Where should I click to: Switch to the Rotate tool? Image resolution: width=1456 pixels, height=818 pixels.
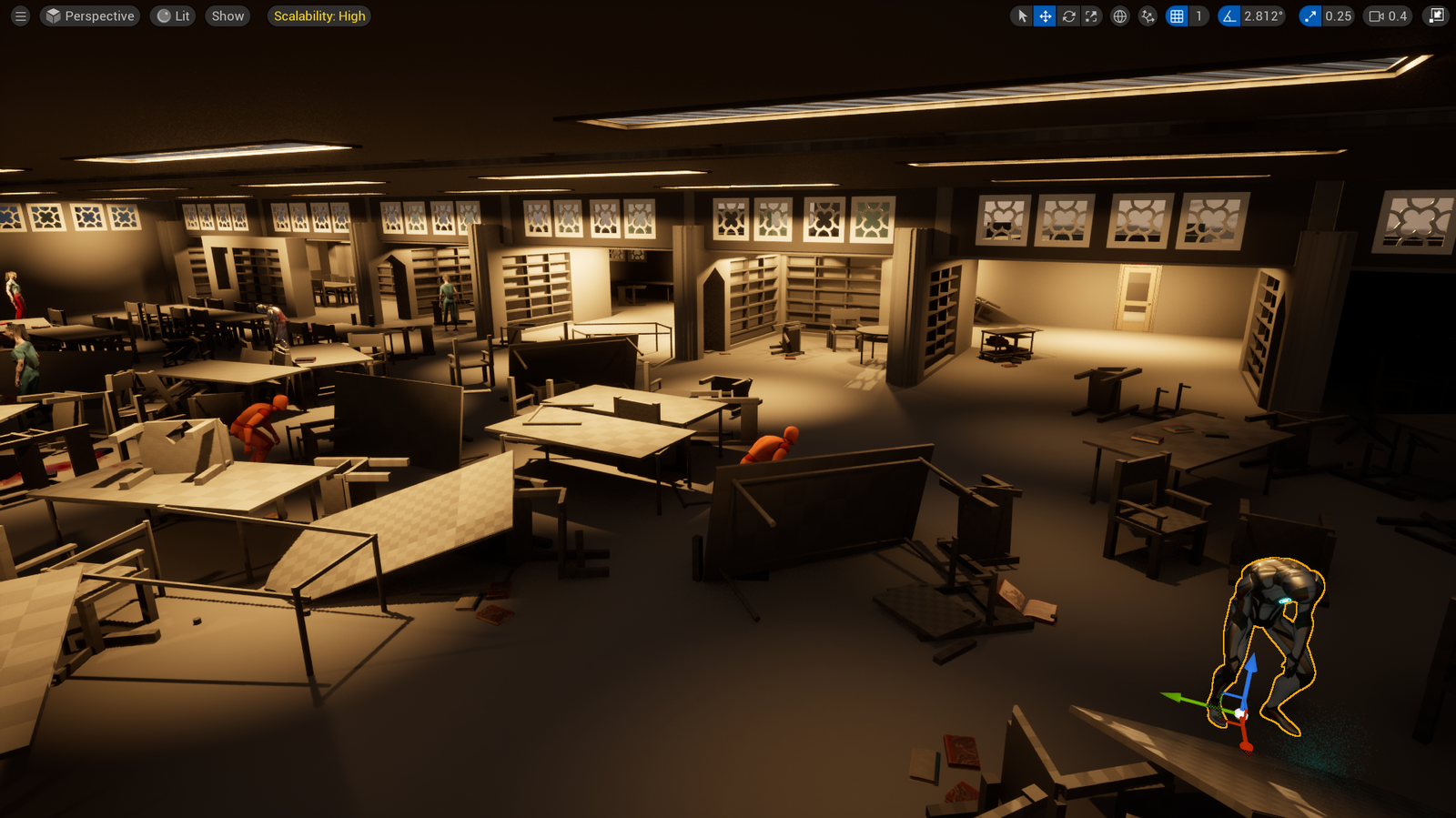tap(1068, 15)
